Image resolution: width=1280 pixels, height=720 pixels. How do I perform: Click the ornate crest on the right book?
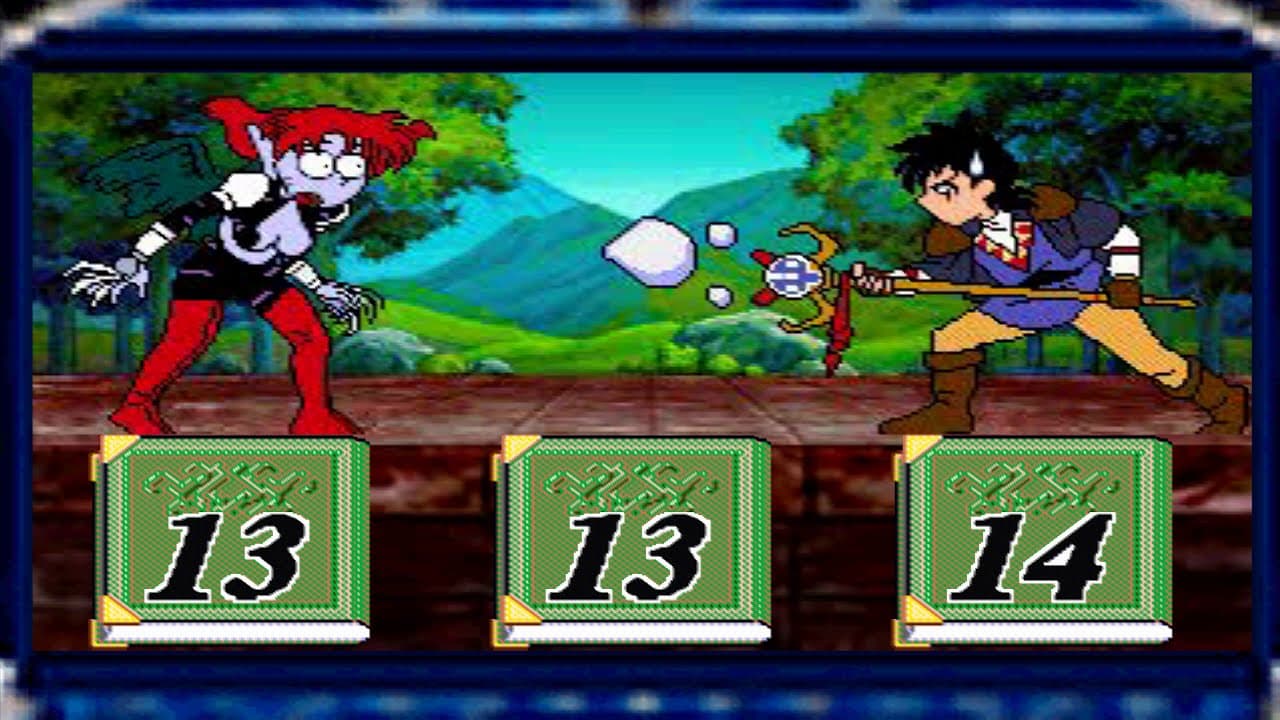click(1030, 485)
